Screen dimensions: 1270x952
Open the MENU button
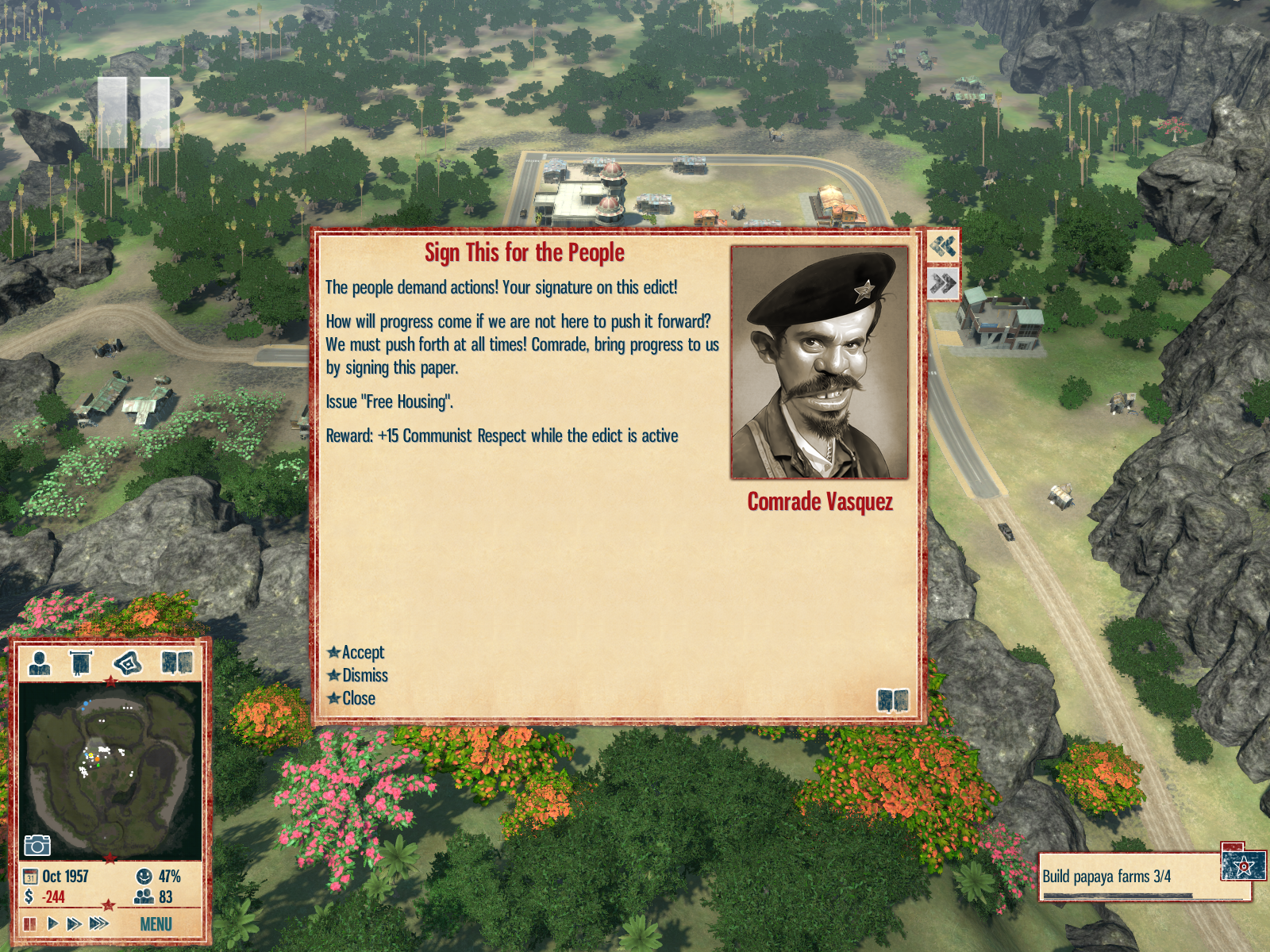coord(156,924)
